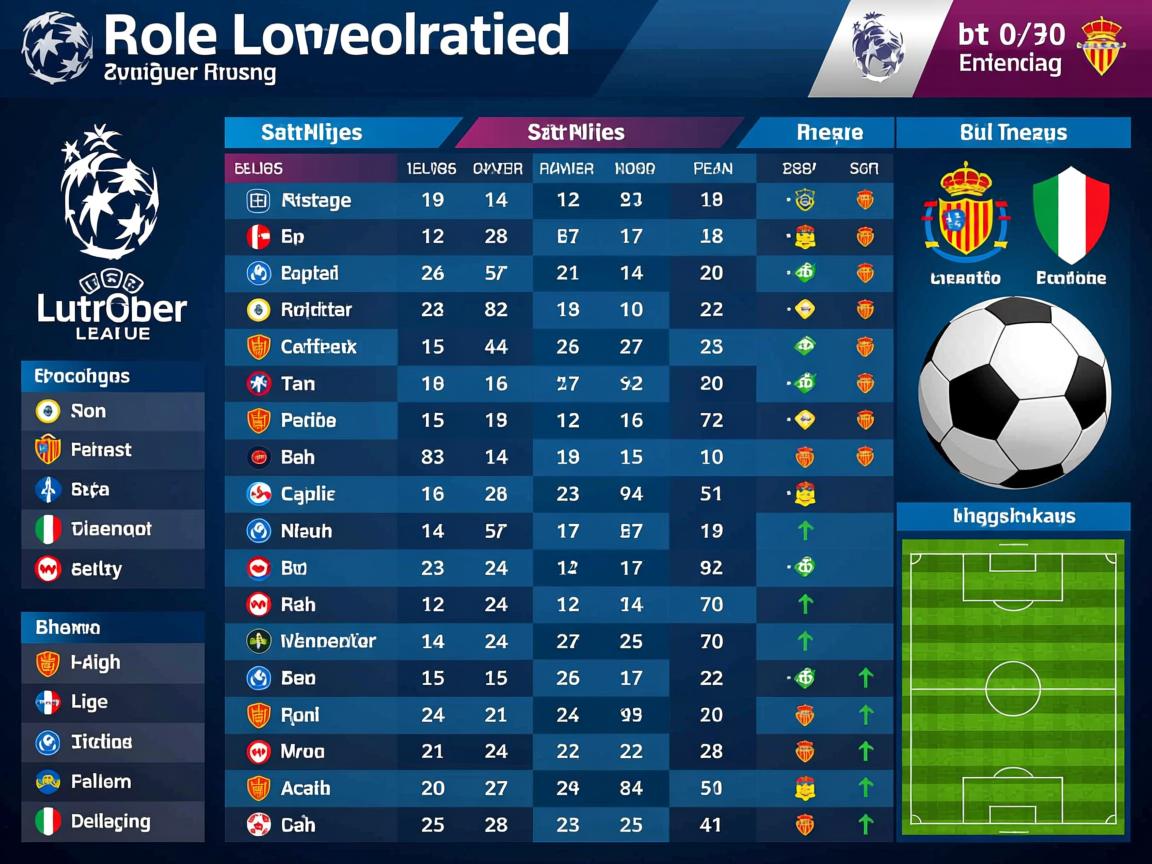The image size is (1152, 864).
Task: Pick the Seiltry sidebar entry
Action: [x=96, y=569]
